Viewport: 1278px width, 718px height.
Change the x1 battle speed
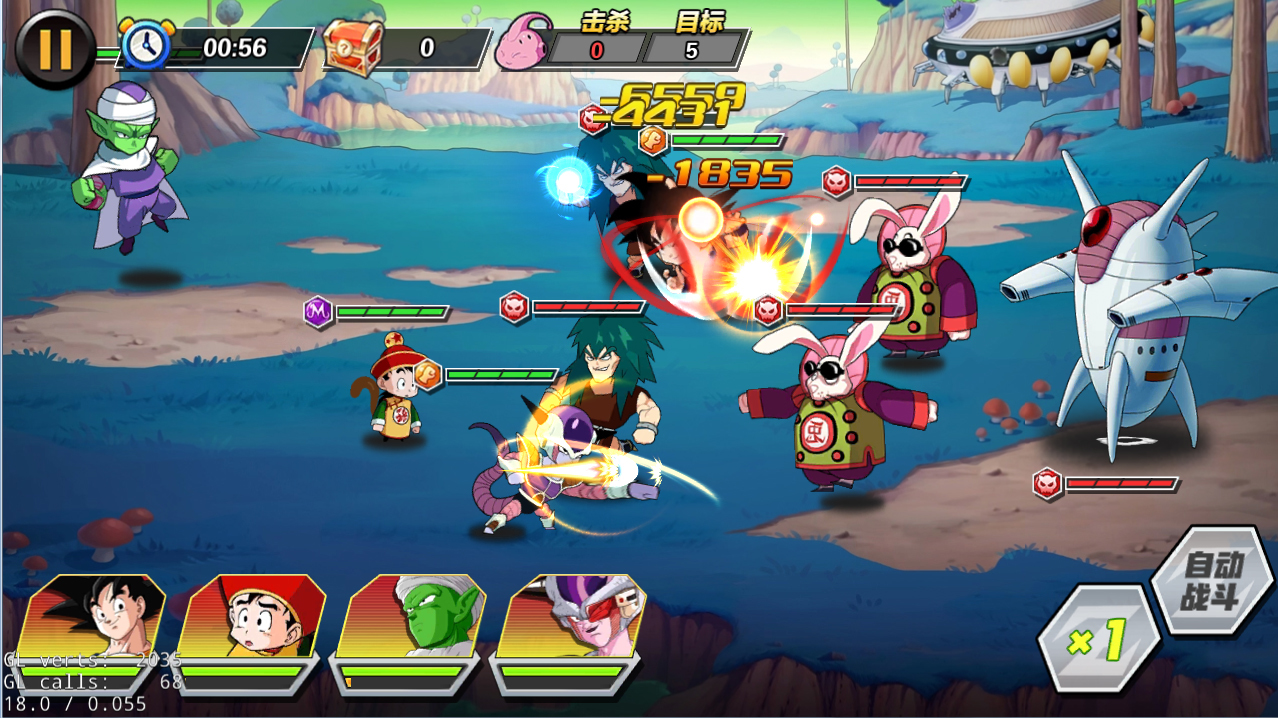point(1098,639)
